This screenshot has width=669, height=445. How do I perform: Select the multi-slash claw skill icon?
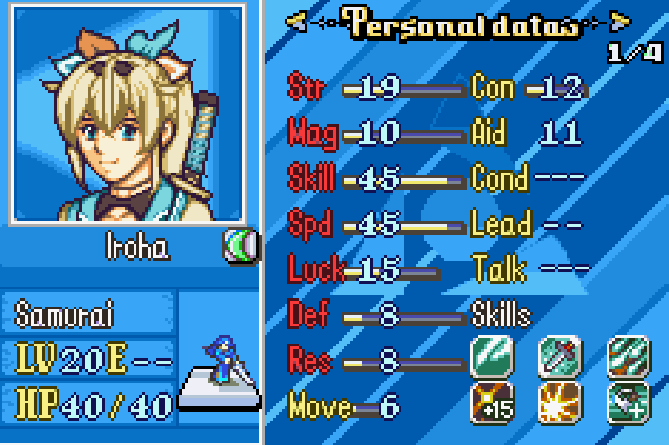627,354
